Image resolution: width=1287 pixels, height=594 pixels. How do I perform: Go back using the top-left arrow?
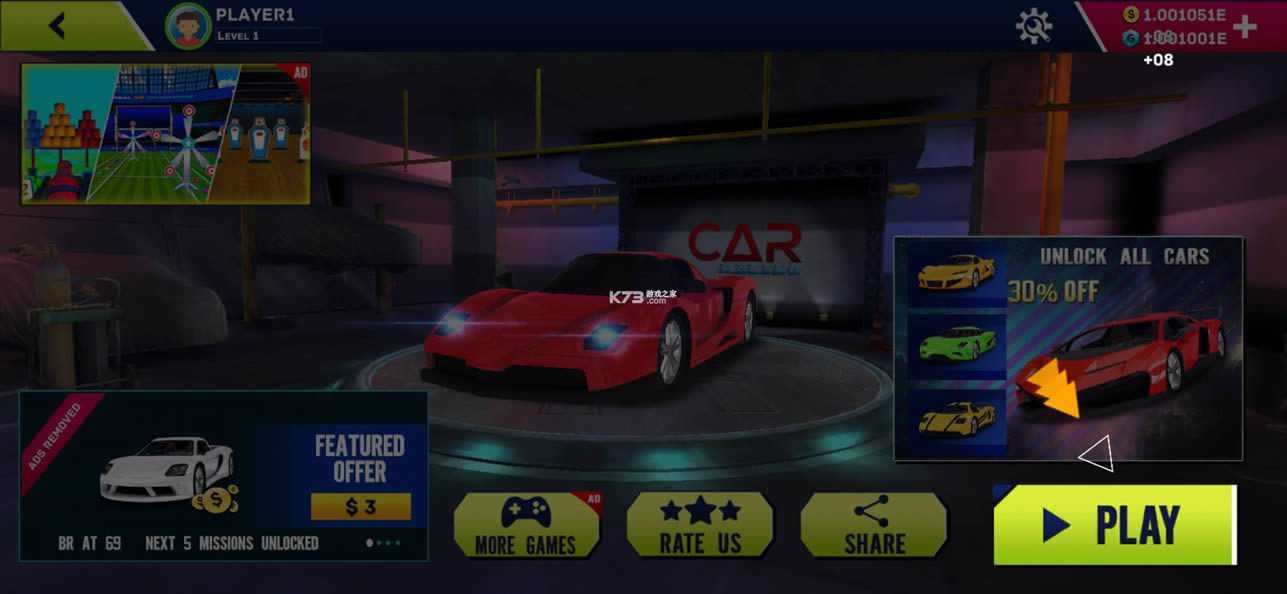[57, 26]
